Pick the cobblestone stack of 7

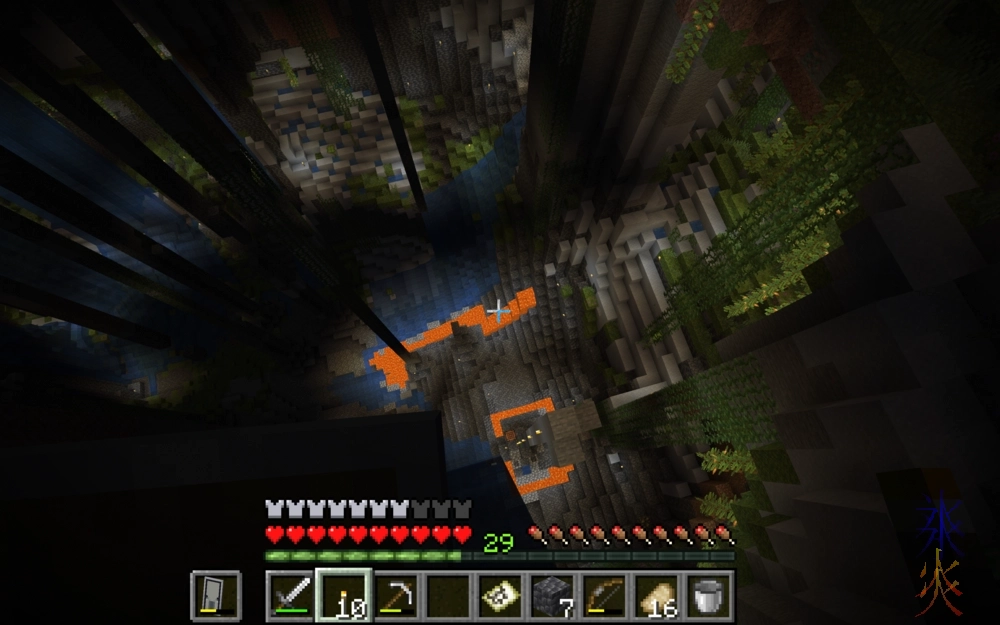click(x=551, y=595)
